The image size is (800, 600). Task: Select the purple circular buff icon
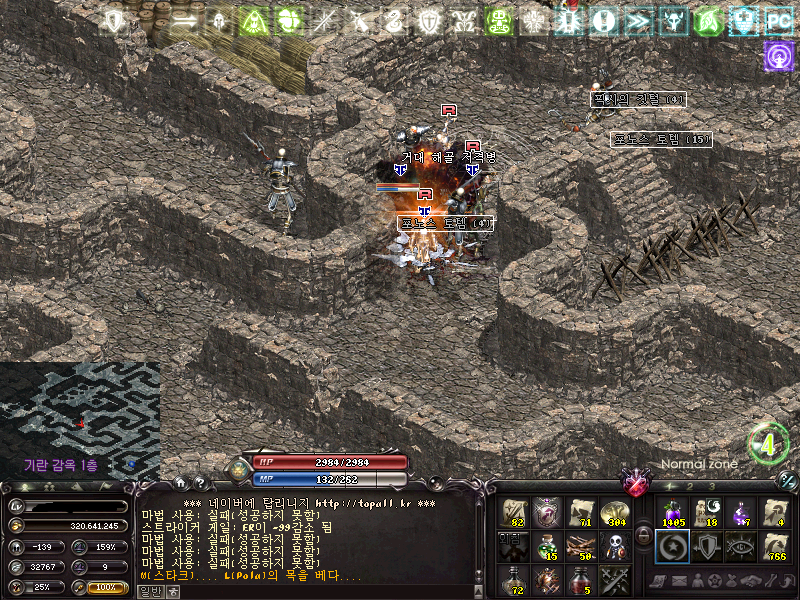(x=778, y=55)
